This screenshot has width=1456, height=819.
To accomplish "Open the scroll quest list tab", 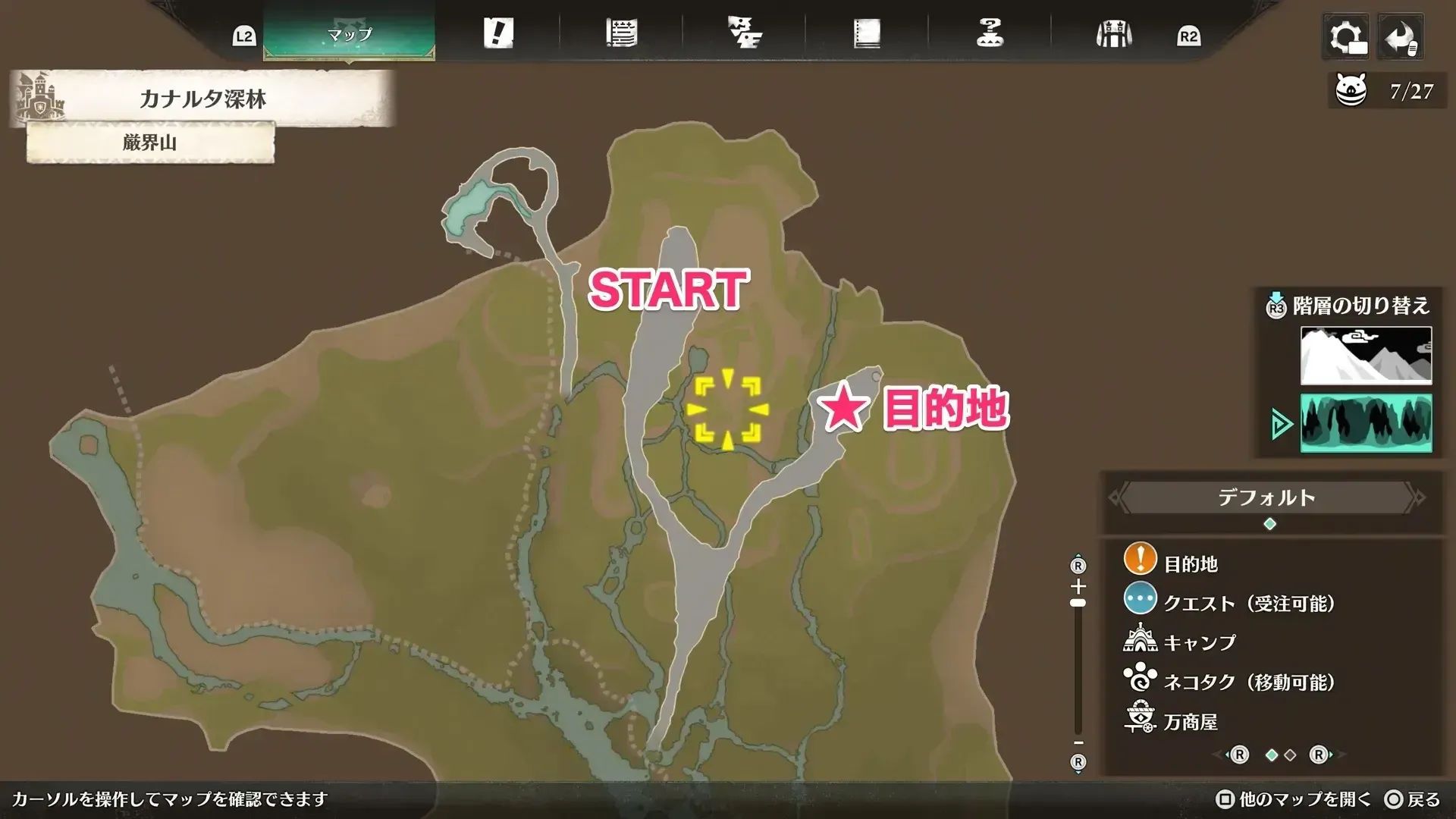I will coord(623,33).
